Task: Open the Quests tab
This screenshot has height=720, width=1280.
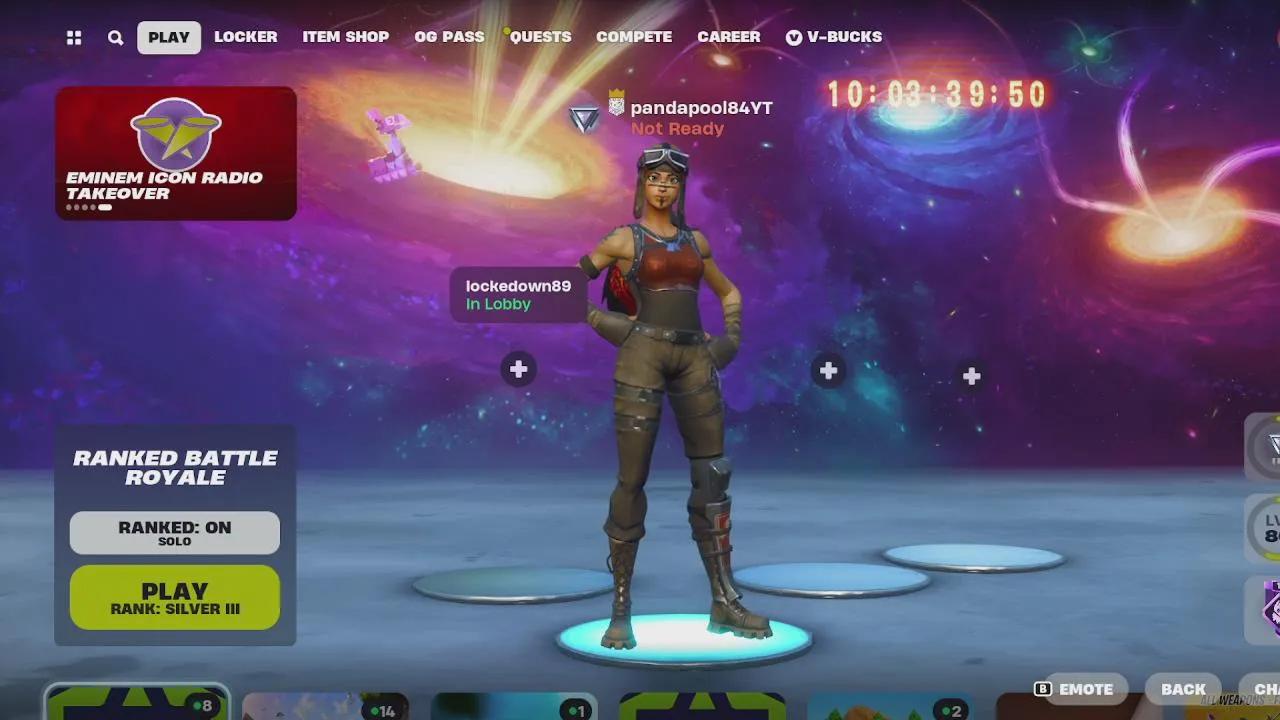Action: tap(539, 37)
